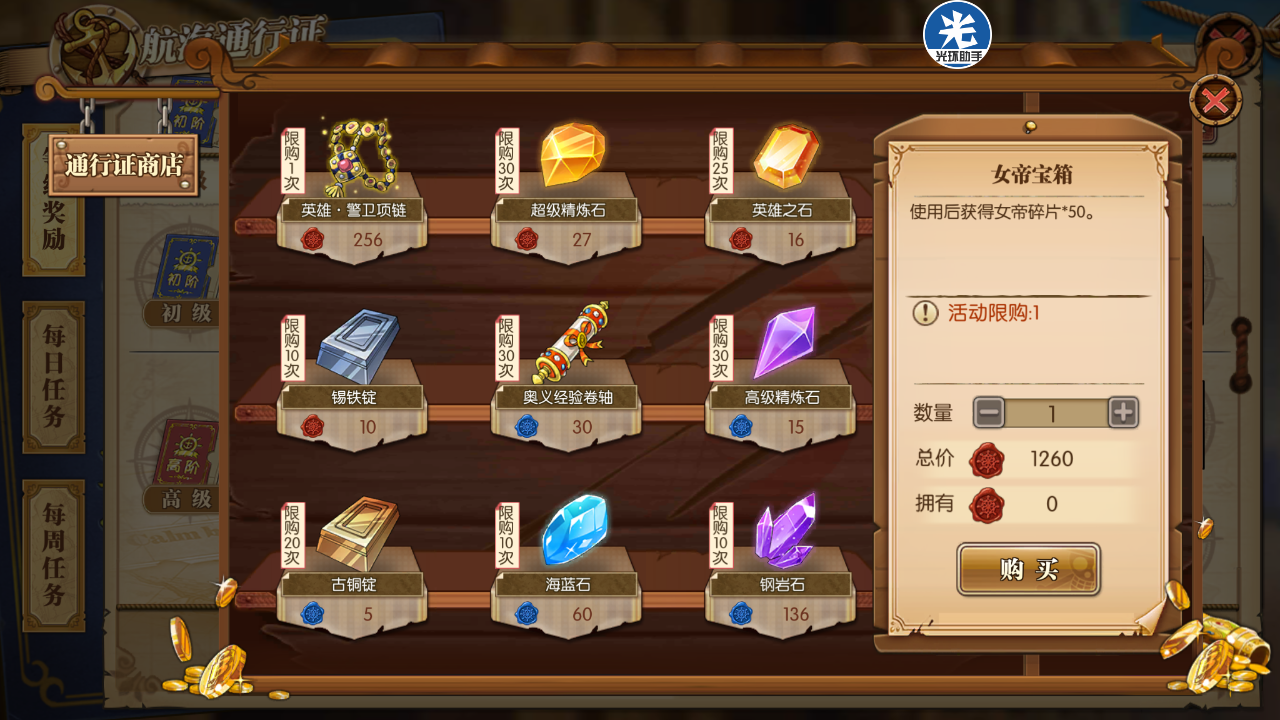Open the 通行证商店 pass shop sign
1280x720 pixels.
(x=124, y=165)
